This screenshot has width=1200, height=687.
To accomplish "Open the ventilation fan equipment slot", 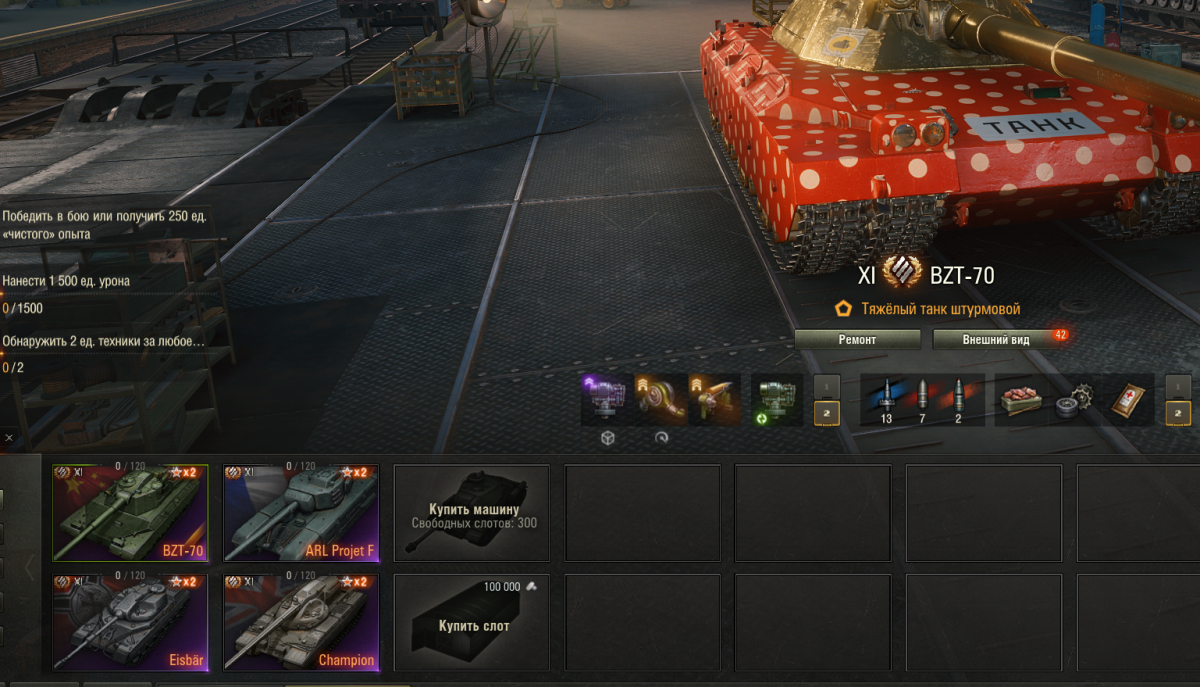I will (661, 399).
